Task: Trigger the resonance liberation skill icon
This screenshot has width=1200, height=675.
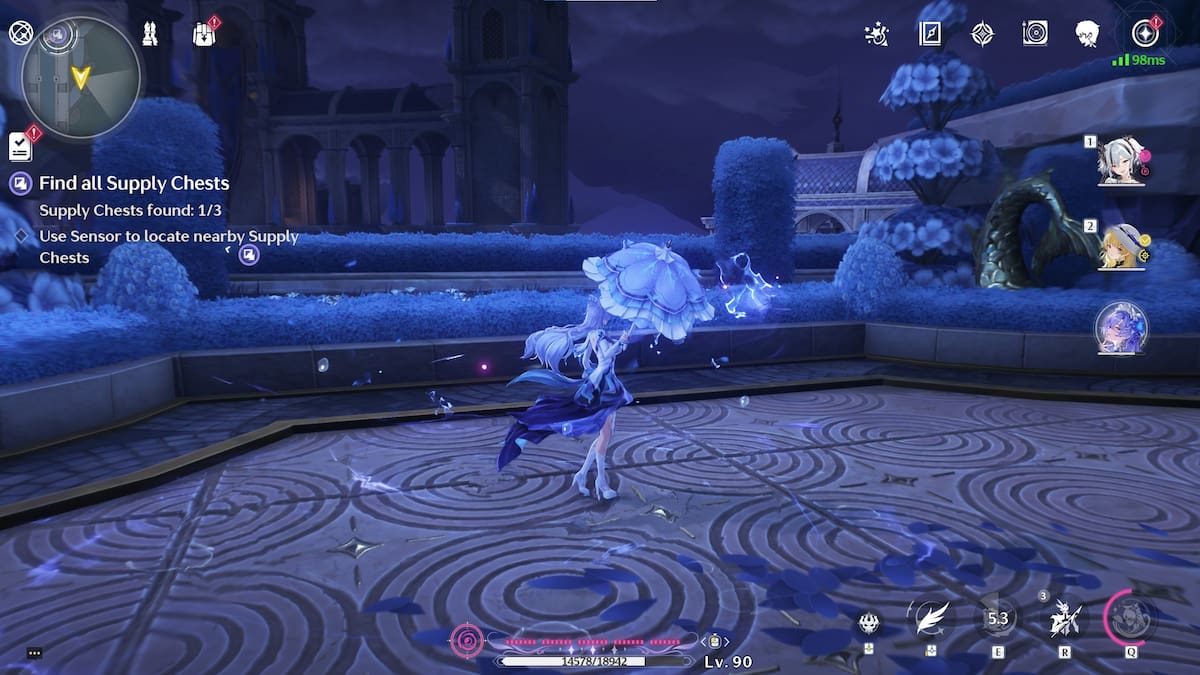Action: [1062, 620]
